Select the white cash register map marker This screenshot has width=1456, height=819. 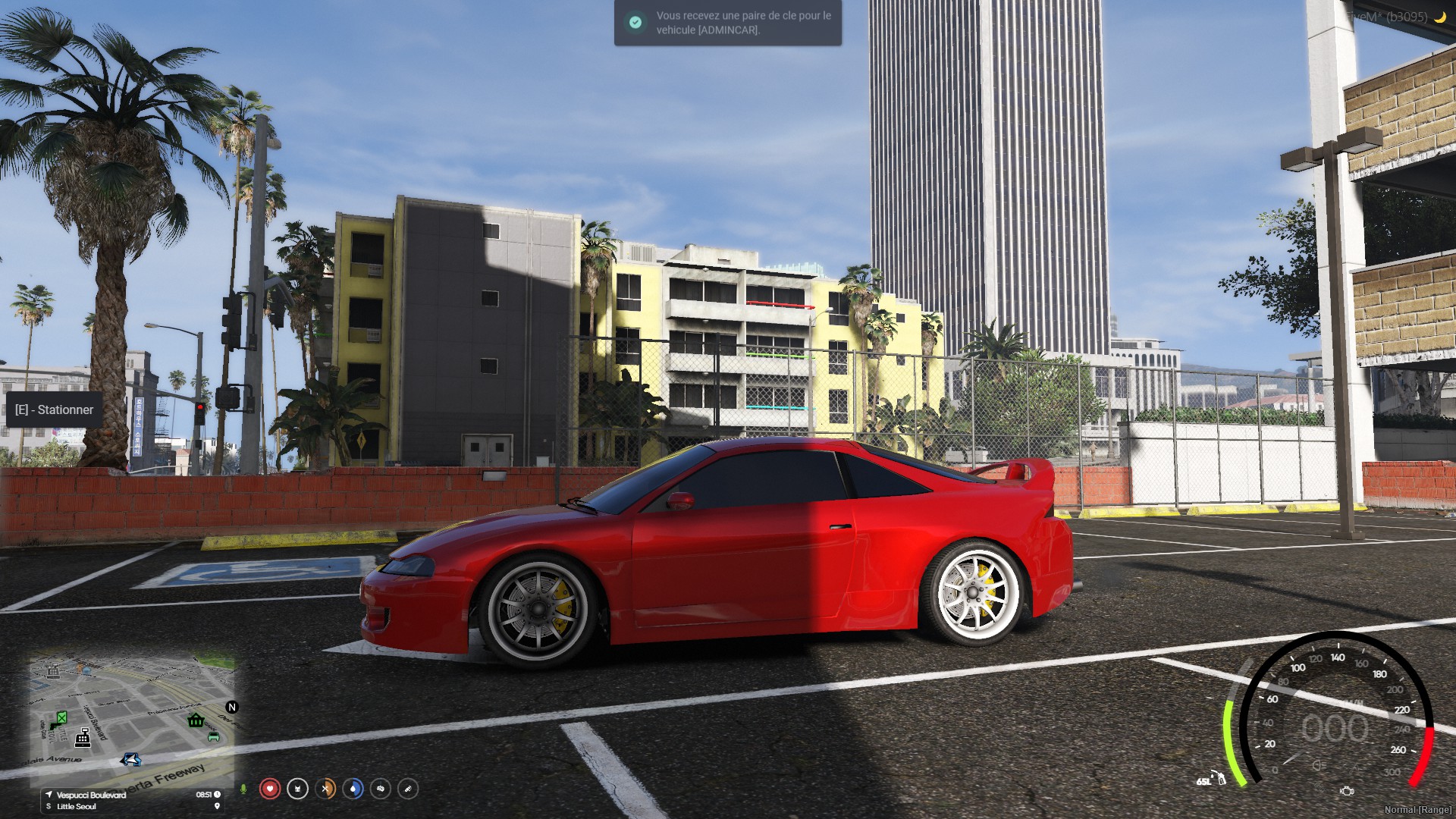(83, 737)
